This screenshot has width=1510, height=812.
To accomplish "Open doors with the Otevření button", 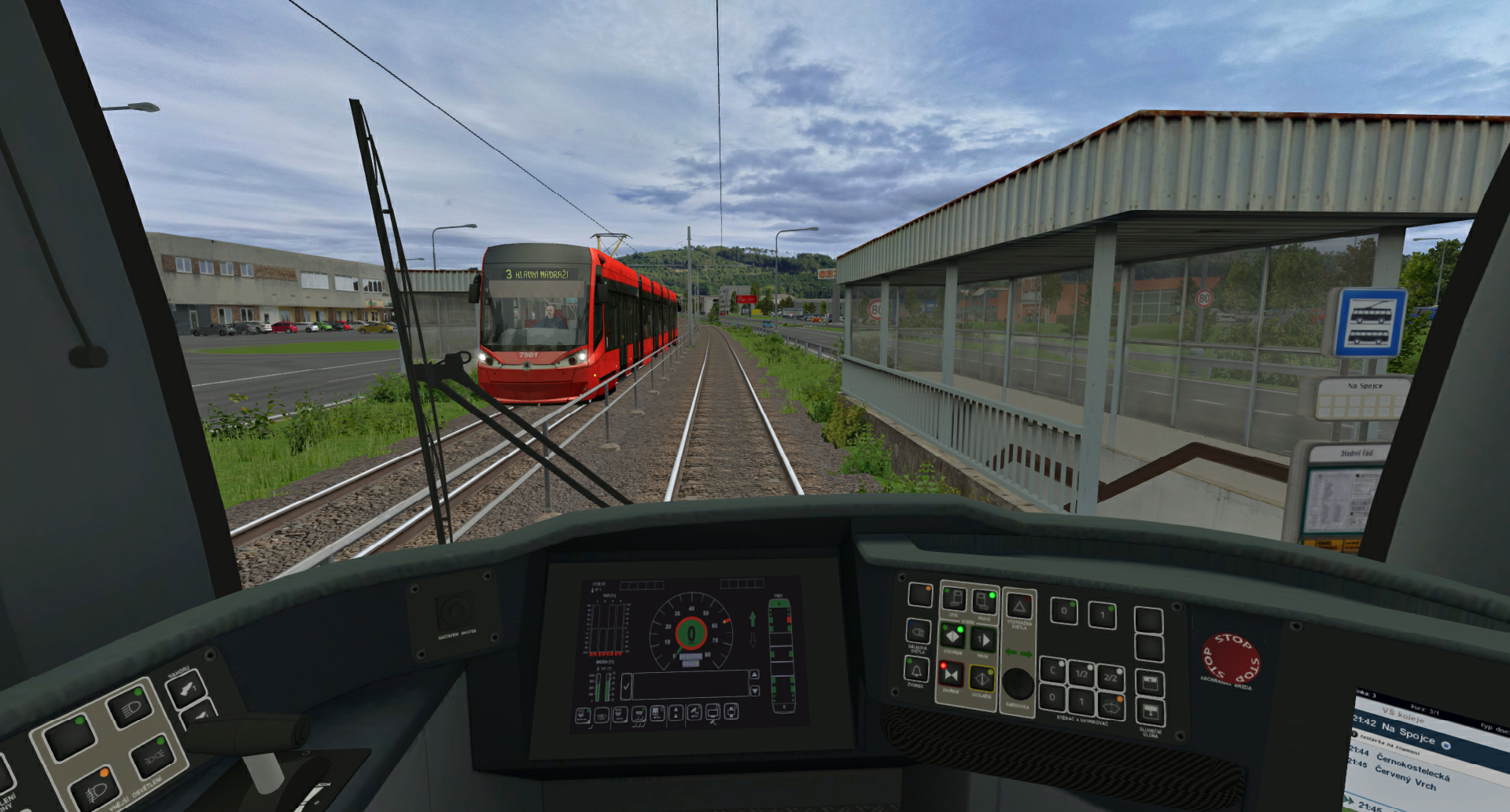I will click(952, 636).
